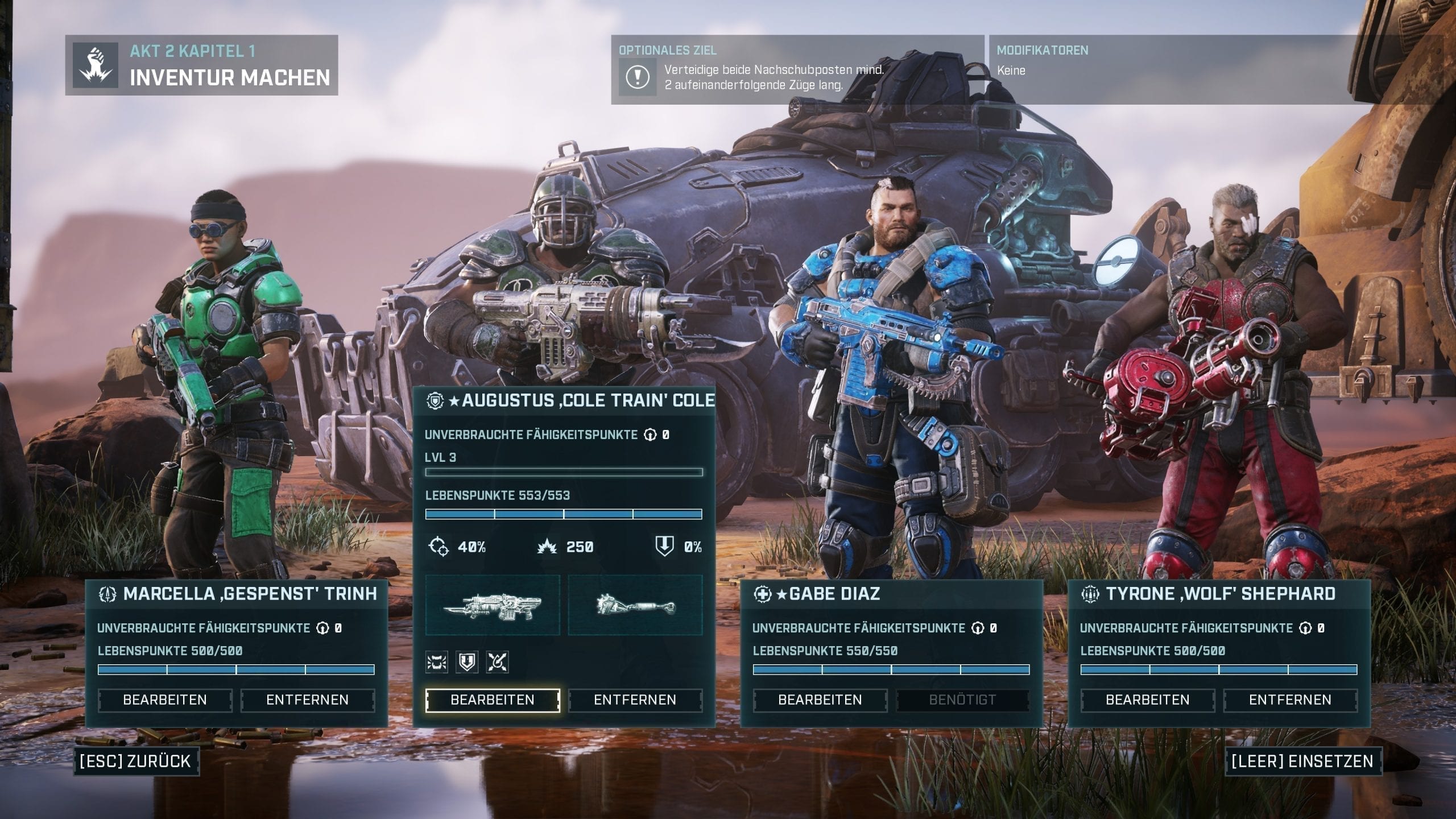Select Cole's shield skill icon
Screen dimensions: 1456x819
[467, 662]
